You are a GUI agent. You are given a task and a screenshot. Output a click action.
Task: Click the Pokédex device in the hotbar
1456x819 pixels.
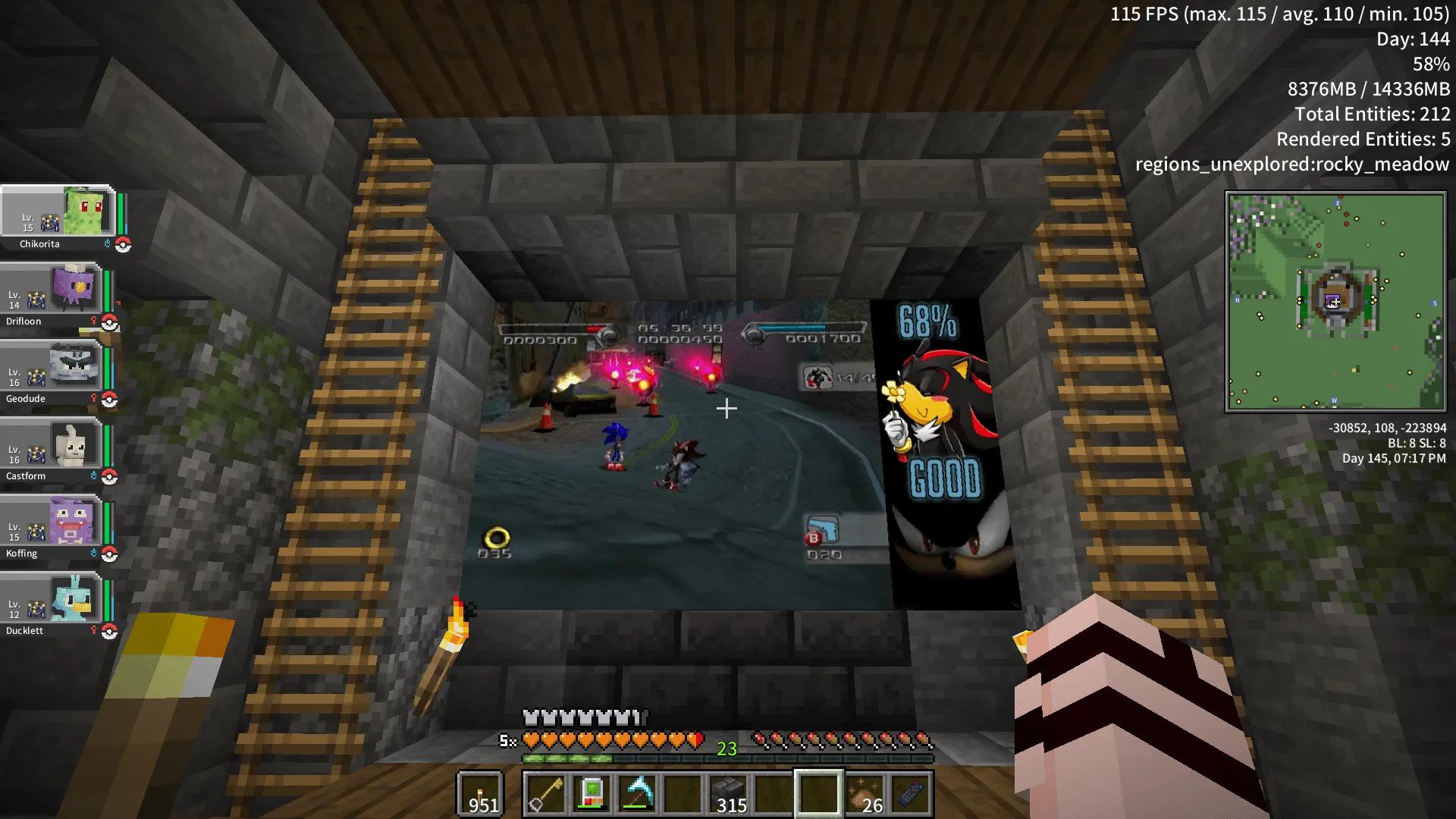tap(590, 794)
